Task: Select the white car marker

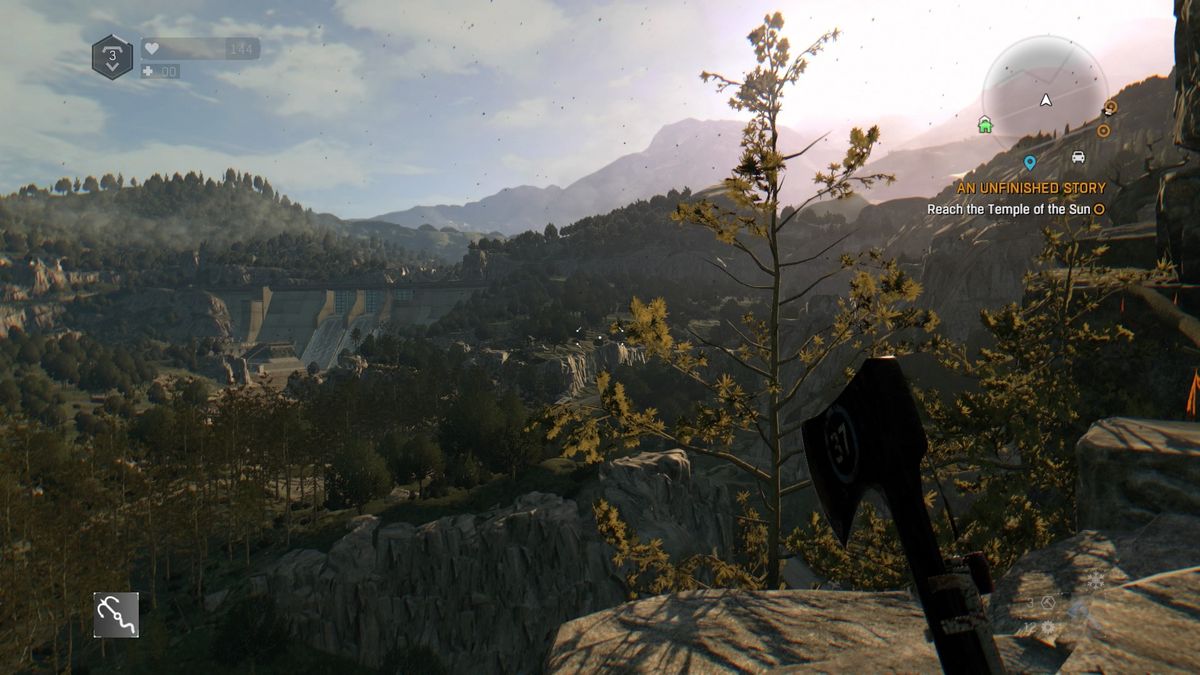Action: click(1078, 157)
